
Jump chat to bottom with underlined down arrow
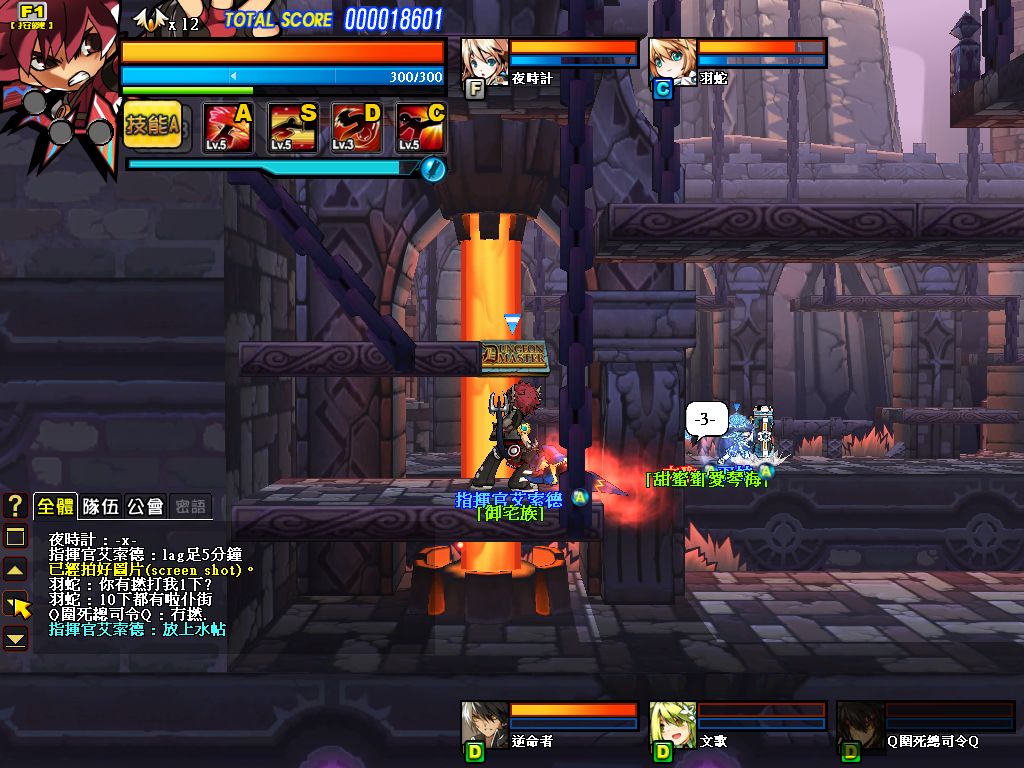[x=15, y=637]
